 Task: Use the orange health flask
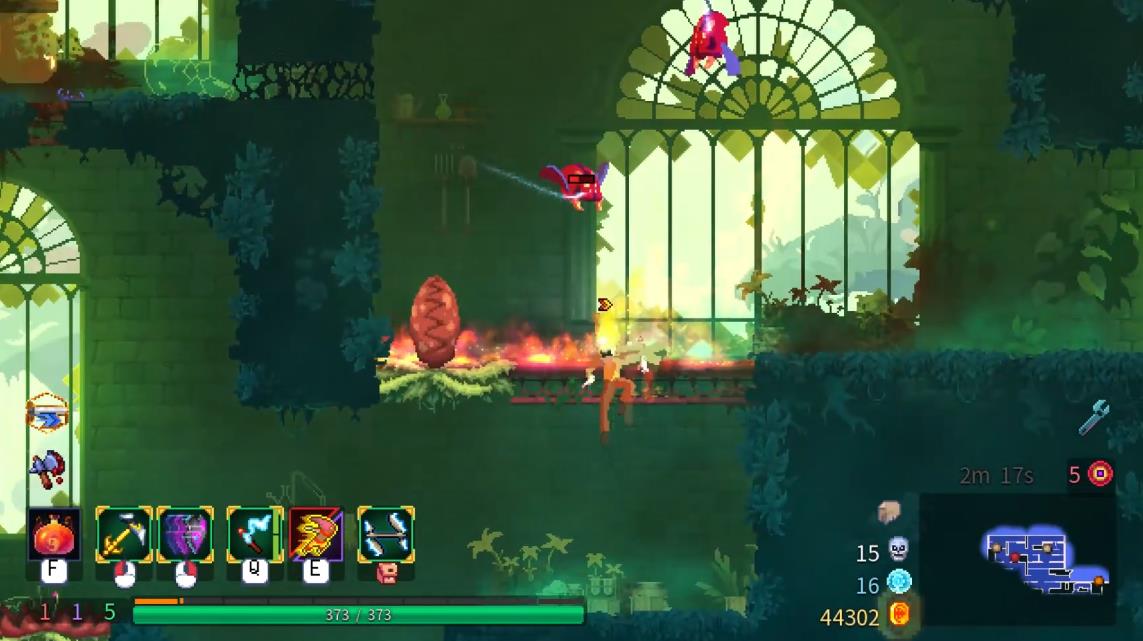point(54,534)
